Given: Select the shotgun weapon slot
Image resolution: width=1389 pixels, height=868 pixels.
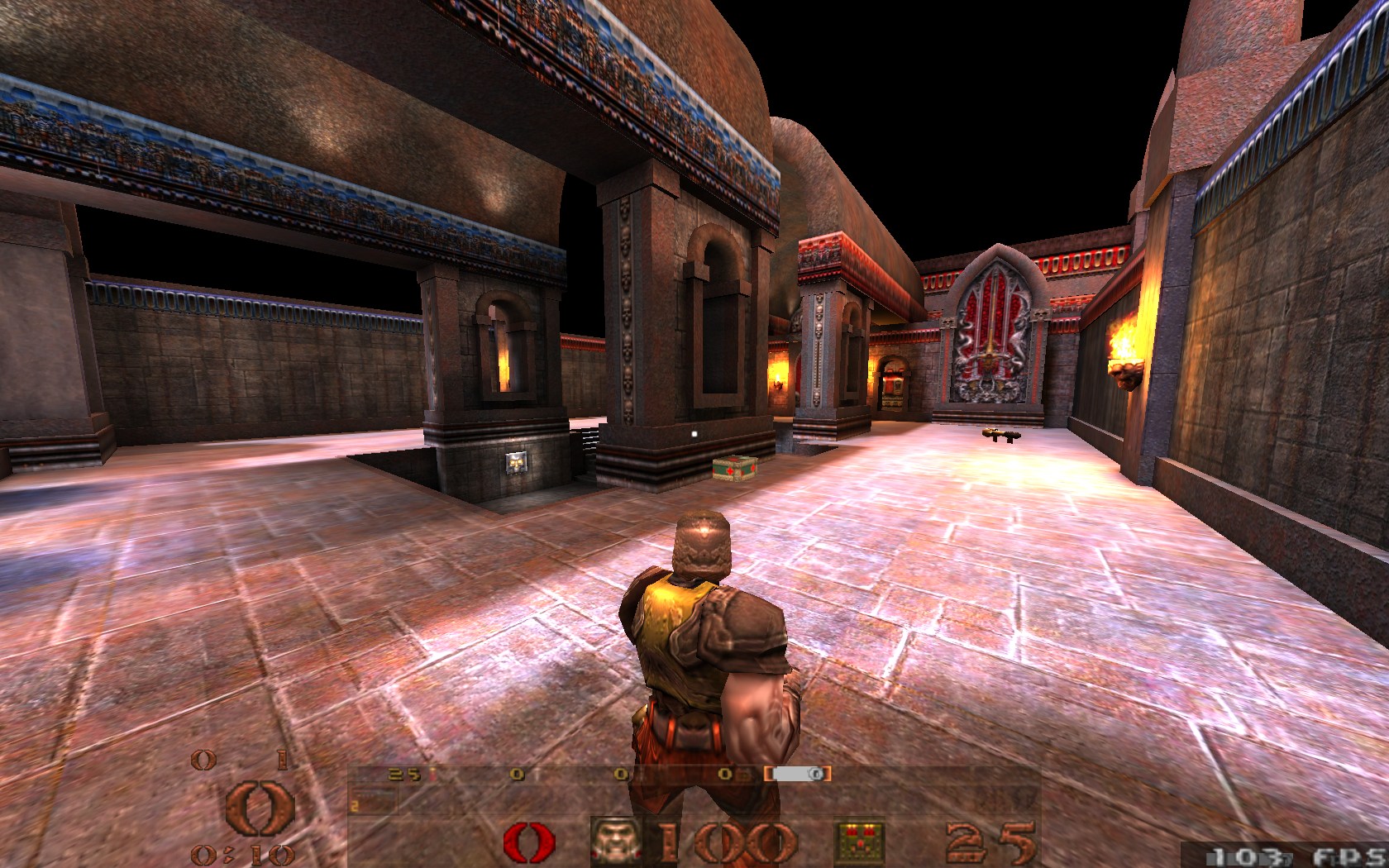Looking at the screenshot, I should [374, 800].
